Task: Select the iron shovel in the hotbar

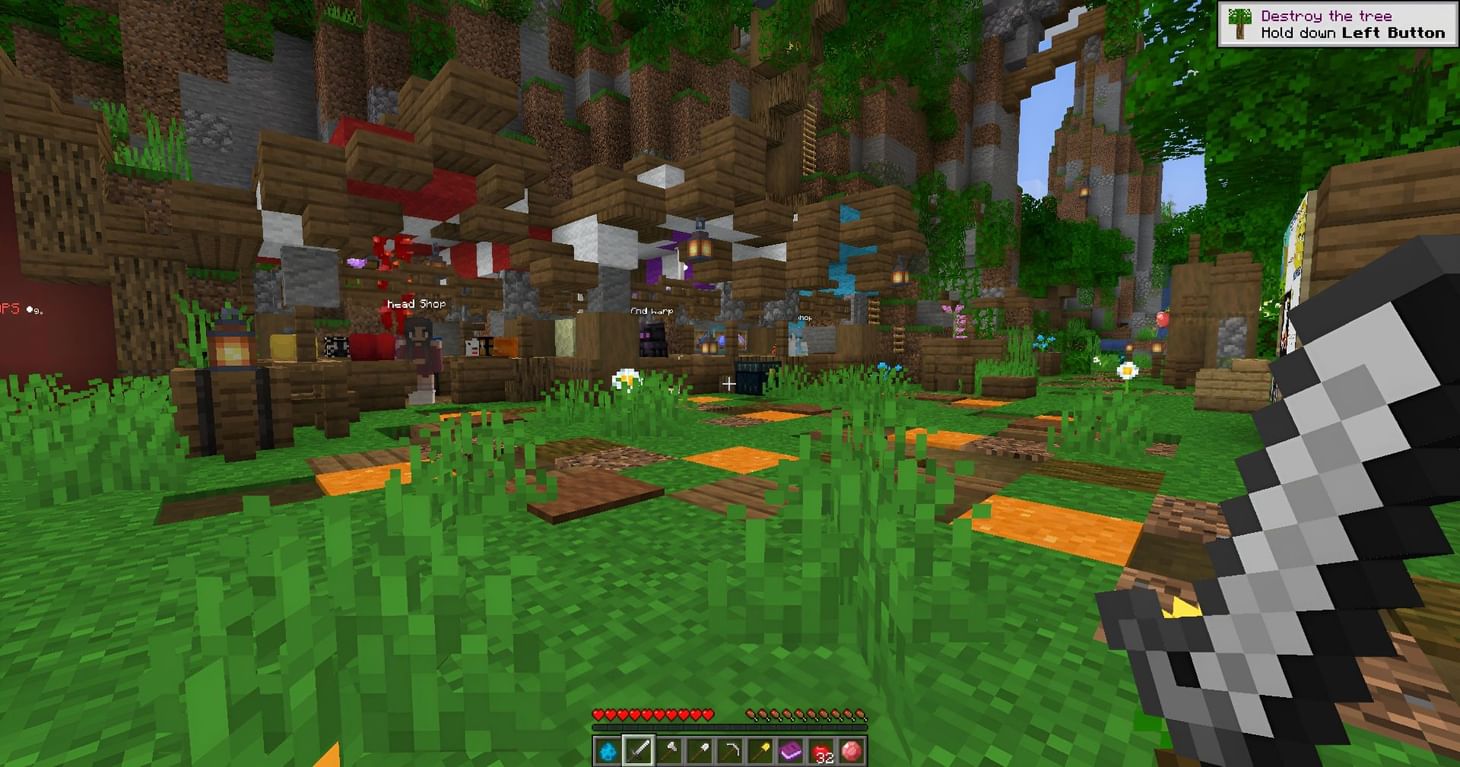Action: (x=703, y=749)
